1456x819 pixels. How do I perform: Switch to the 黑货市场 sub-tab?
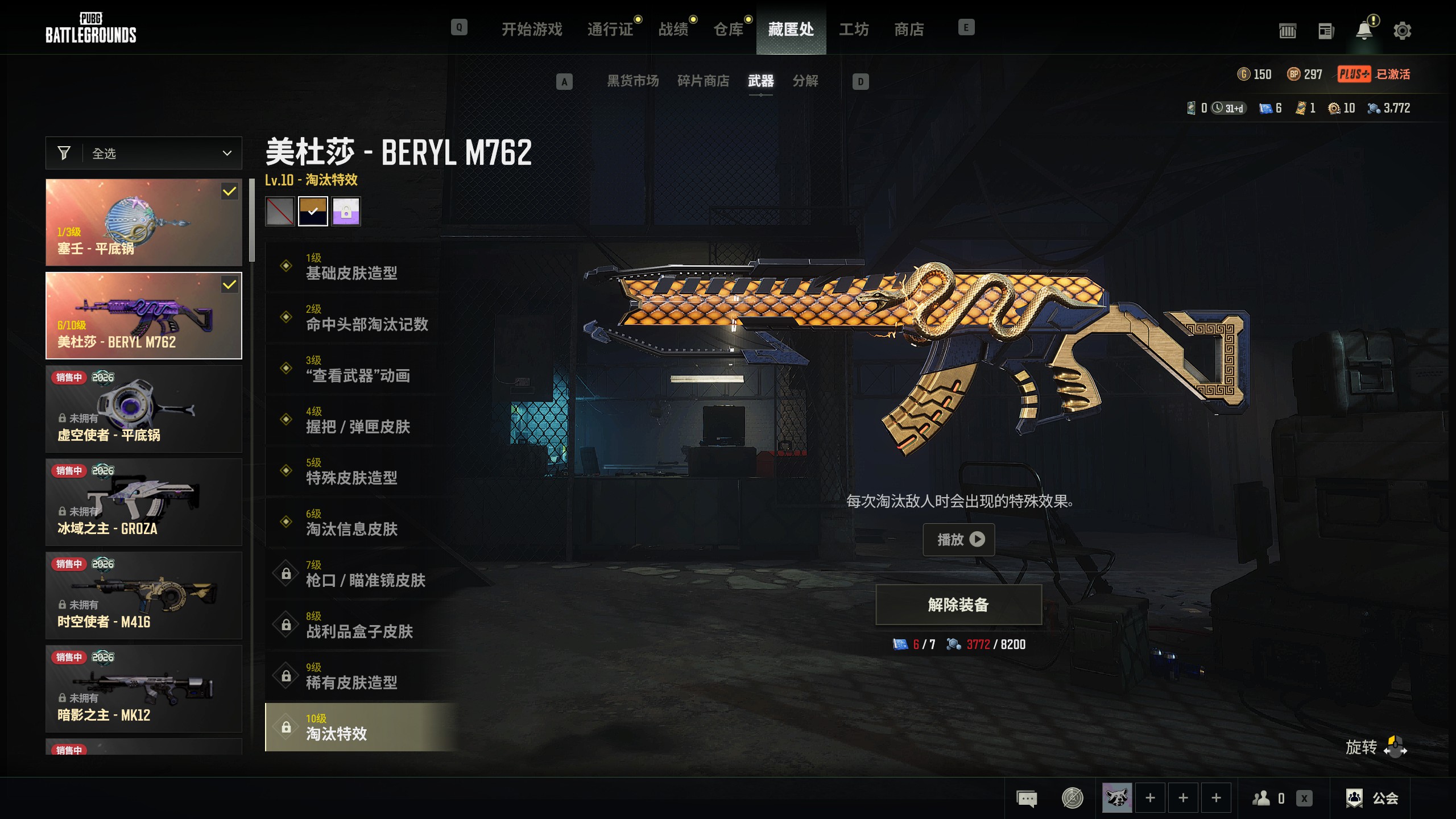[x=632, y=81]
